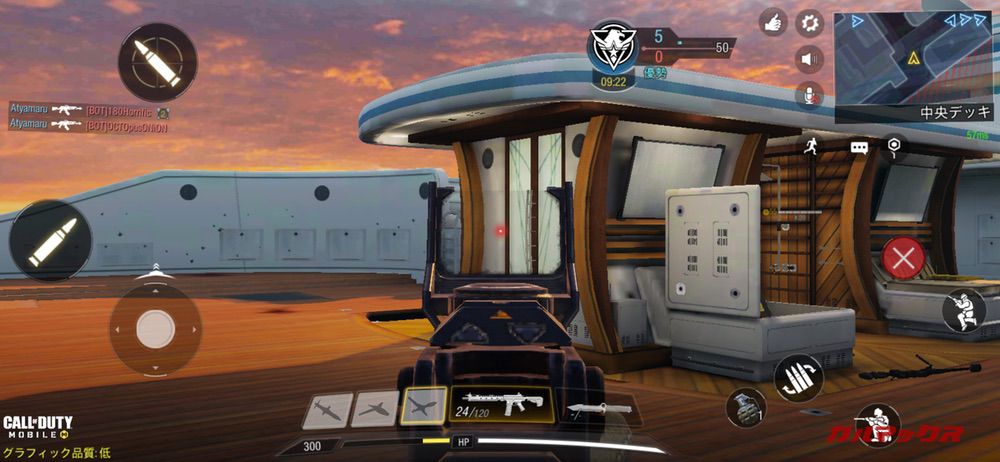1000x462 pixels.
Task: Tap the virtual movement joystick
Action: tap(155, 329)
